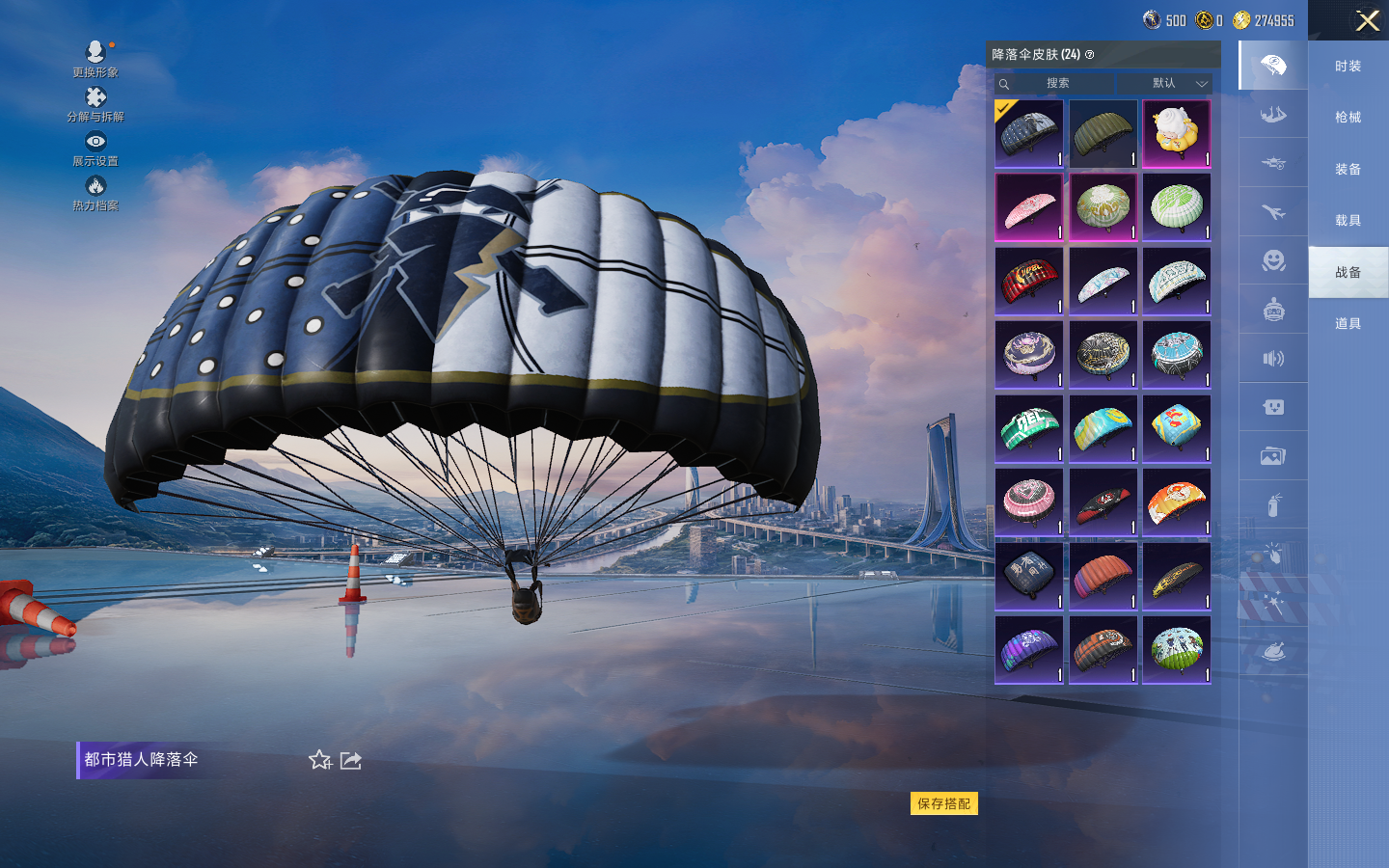
Task: Share the parachute using the share icon
Action: (x=351, y=760)
